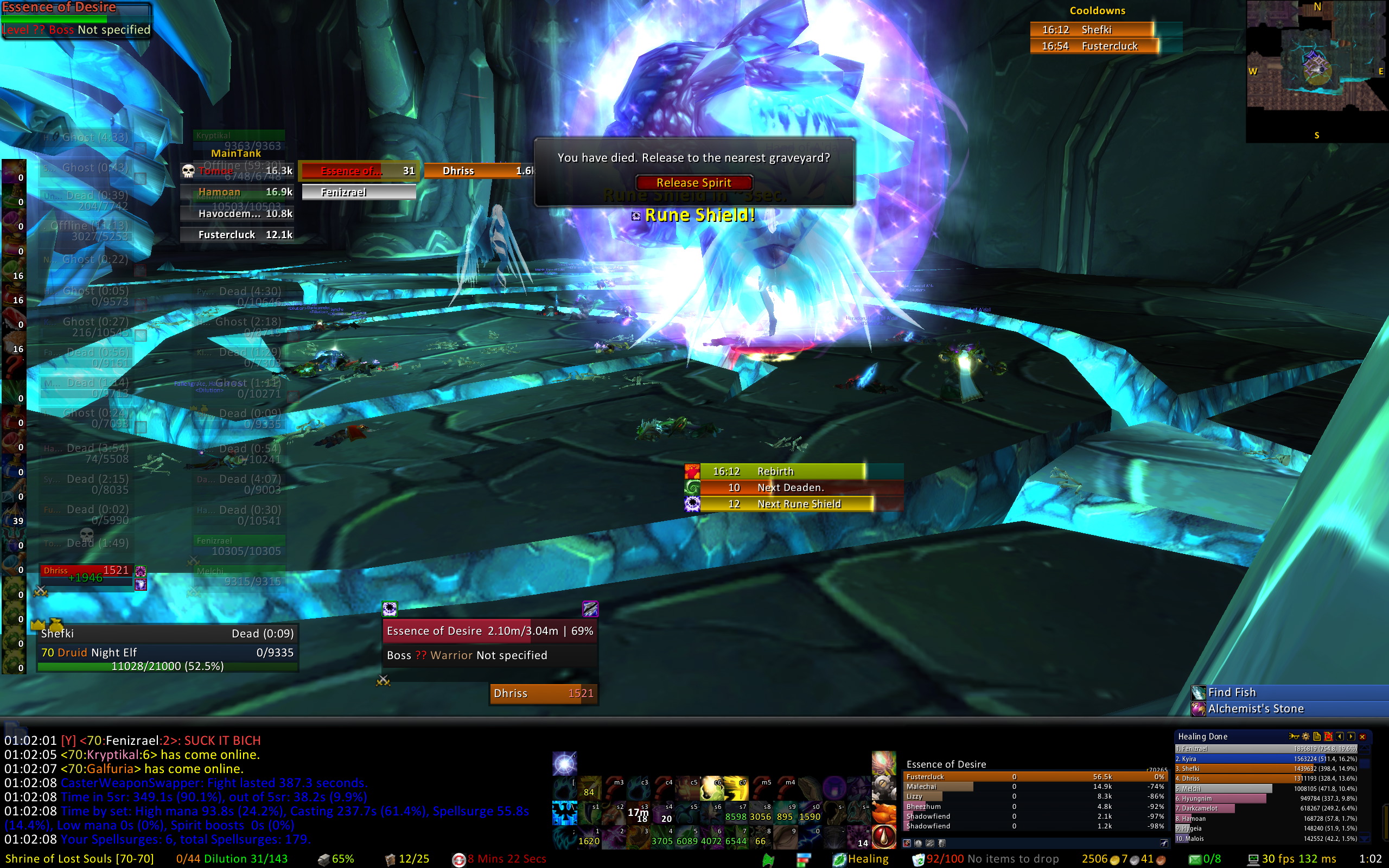
Task: Click the Dhriss raid frame with 1521 health
Action: 86,571
